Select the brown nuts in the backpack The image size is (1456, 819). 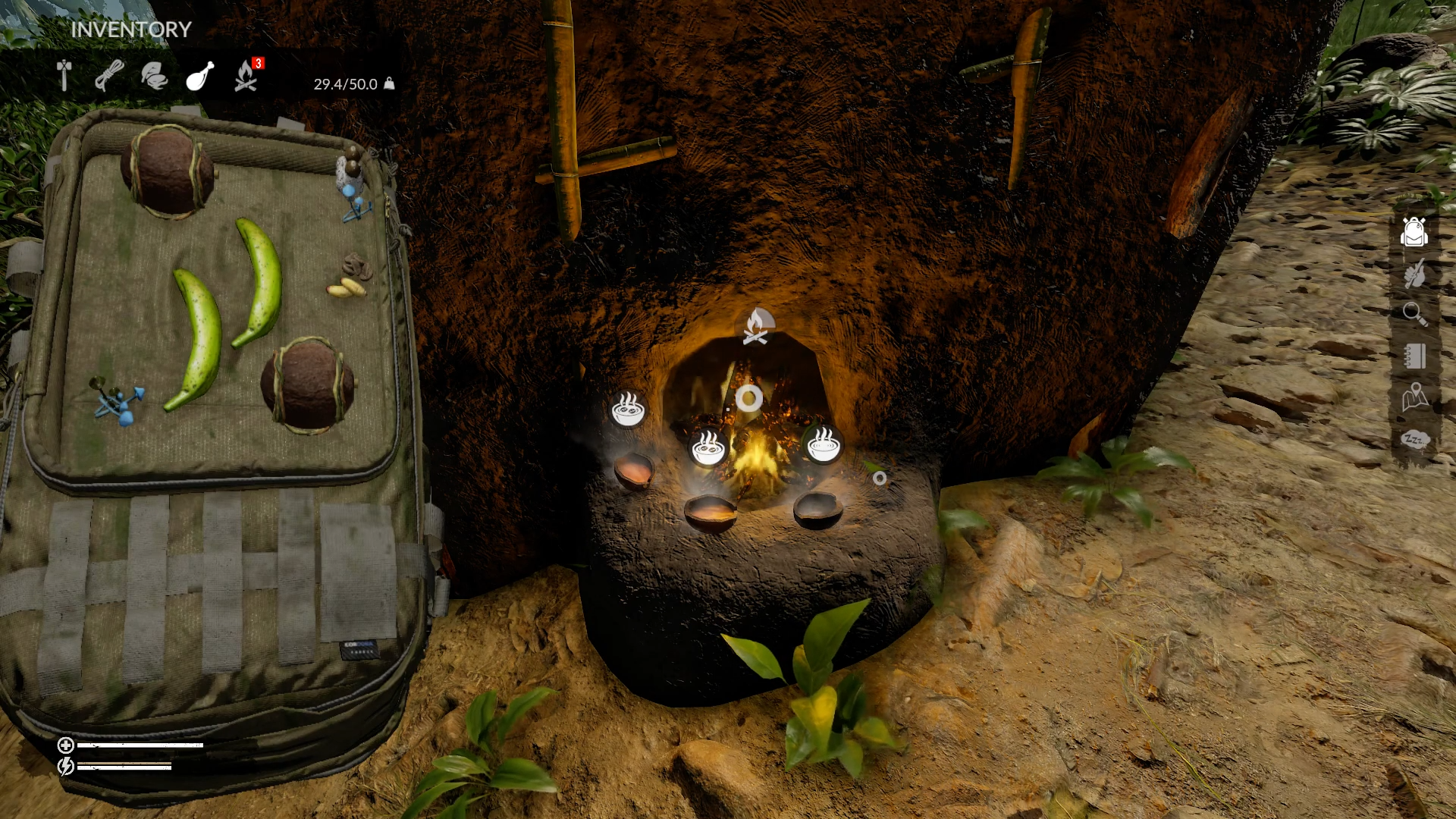[x=356, y=266]
